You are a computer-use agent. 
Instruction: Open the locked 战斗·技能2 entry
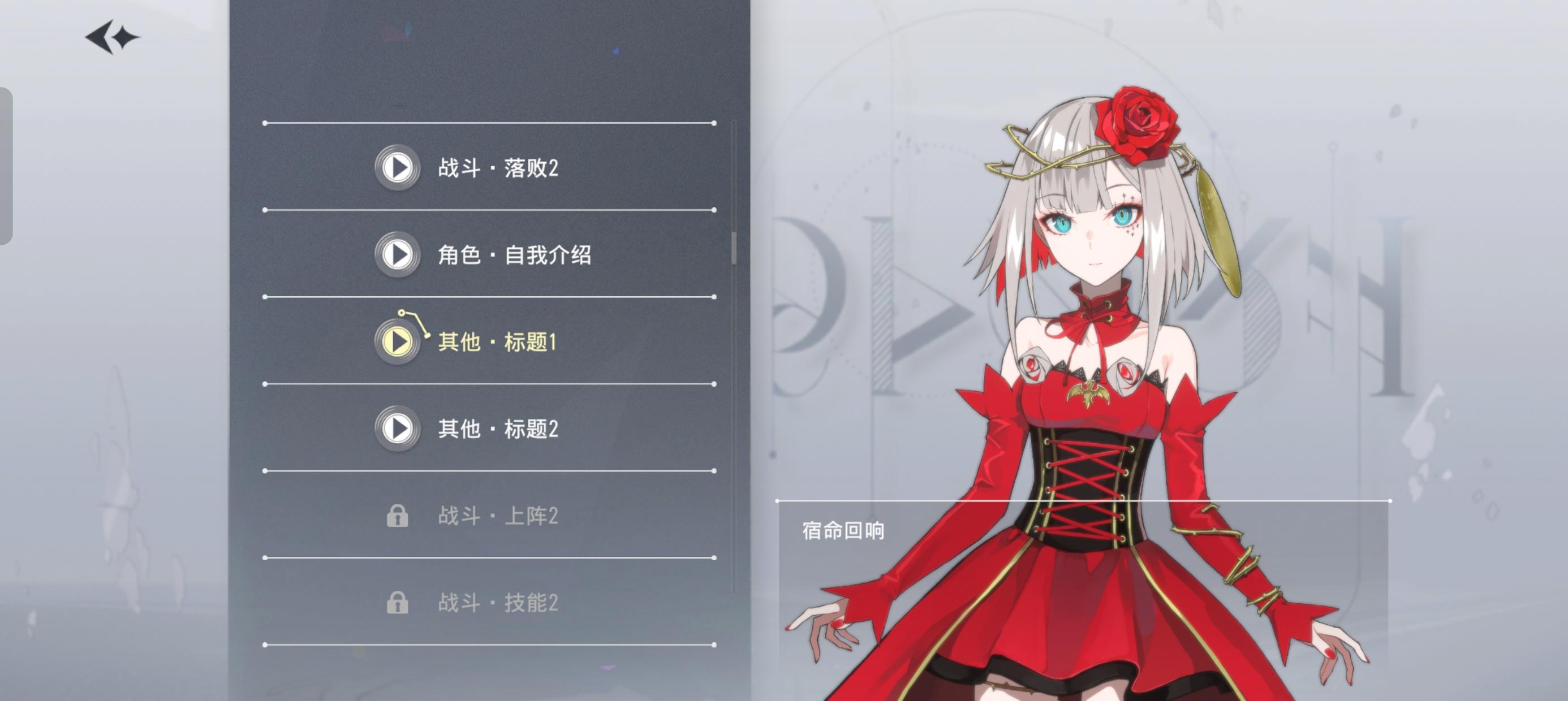(499, 604)
